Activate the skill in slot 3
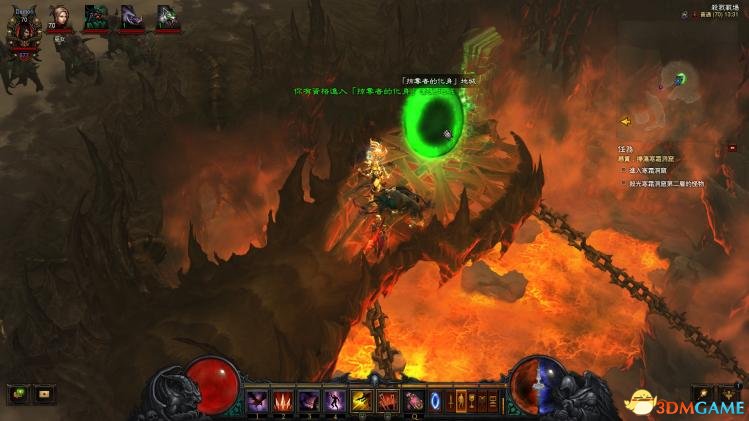The image size is (749, 421). point(309,401)
